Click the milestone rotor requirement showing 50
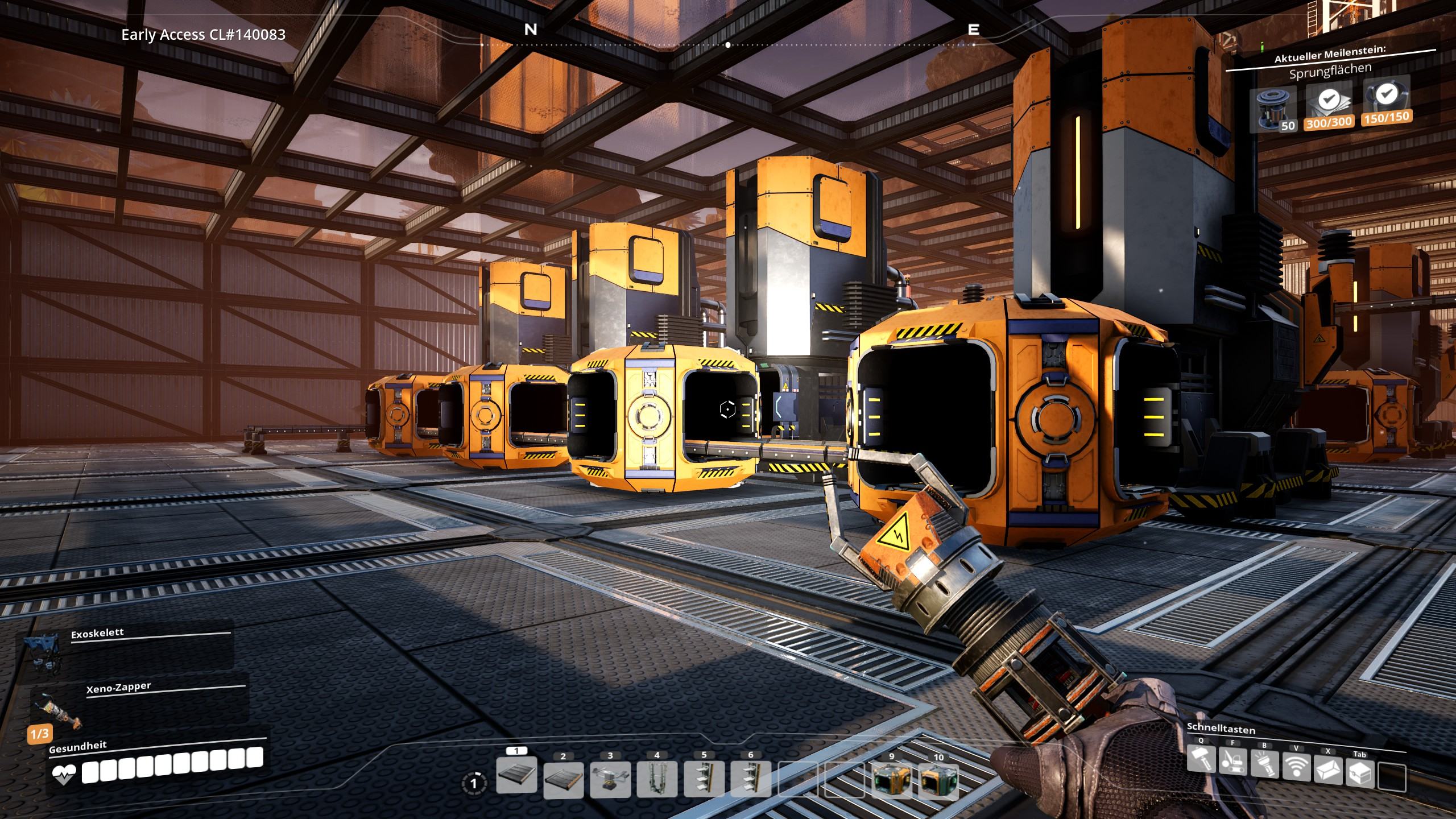Screen dimensions: 1456x819 pos(1274,109)
